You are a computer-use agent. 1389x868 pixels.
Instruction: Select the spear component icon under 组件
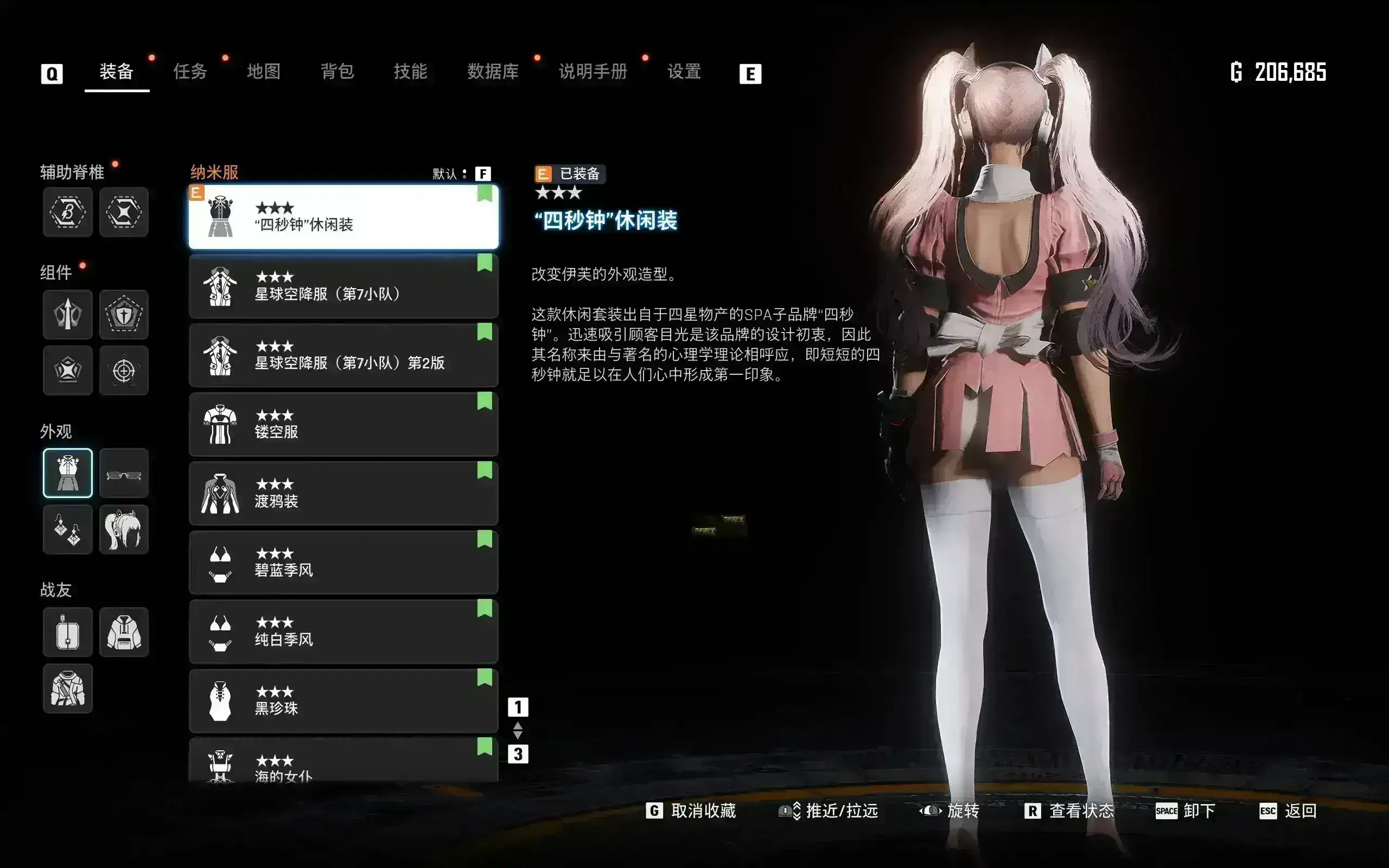click(68, 315)
